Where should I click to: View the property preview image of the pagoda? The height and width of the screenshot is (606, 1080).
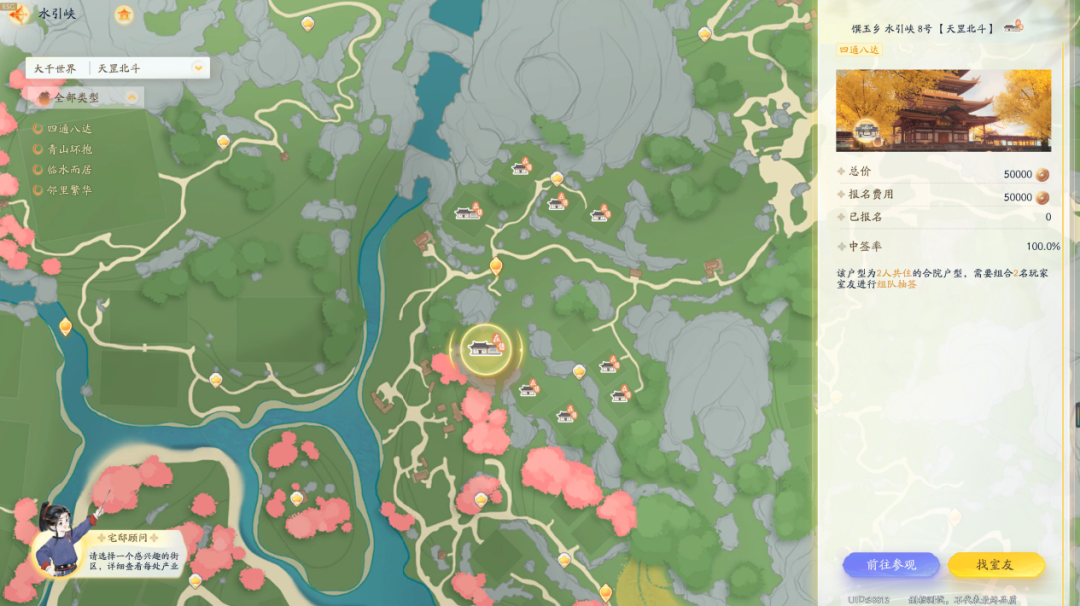tap(943, 110)
